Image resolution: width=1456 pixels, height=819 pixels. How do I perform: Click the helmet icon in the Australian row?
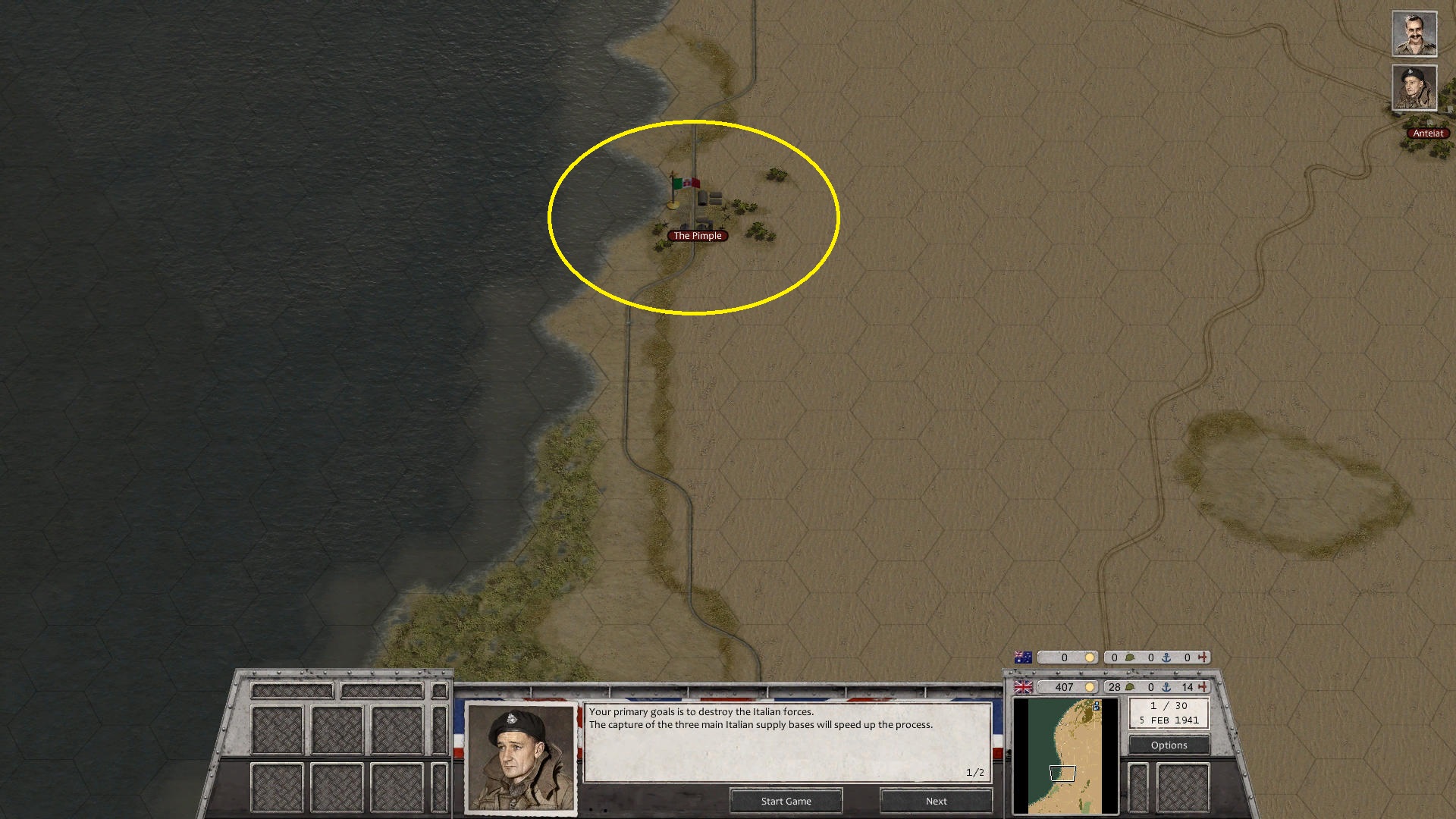pyautogui.click(x=1131, y=657)
